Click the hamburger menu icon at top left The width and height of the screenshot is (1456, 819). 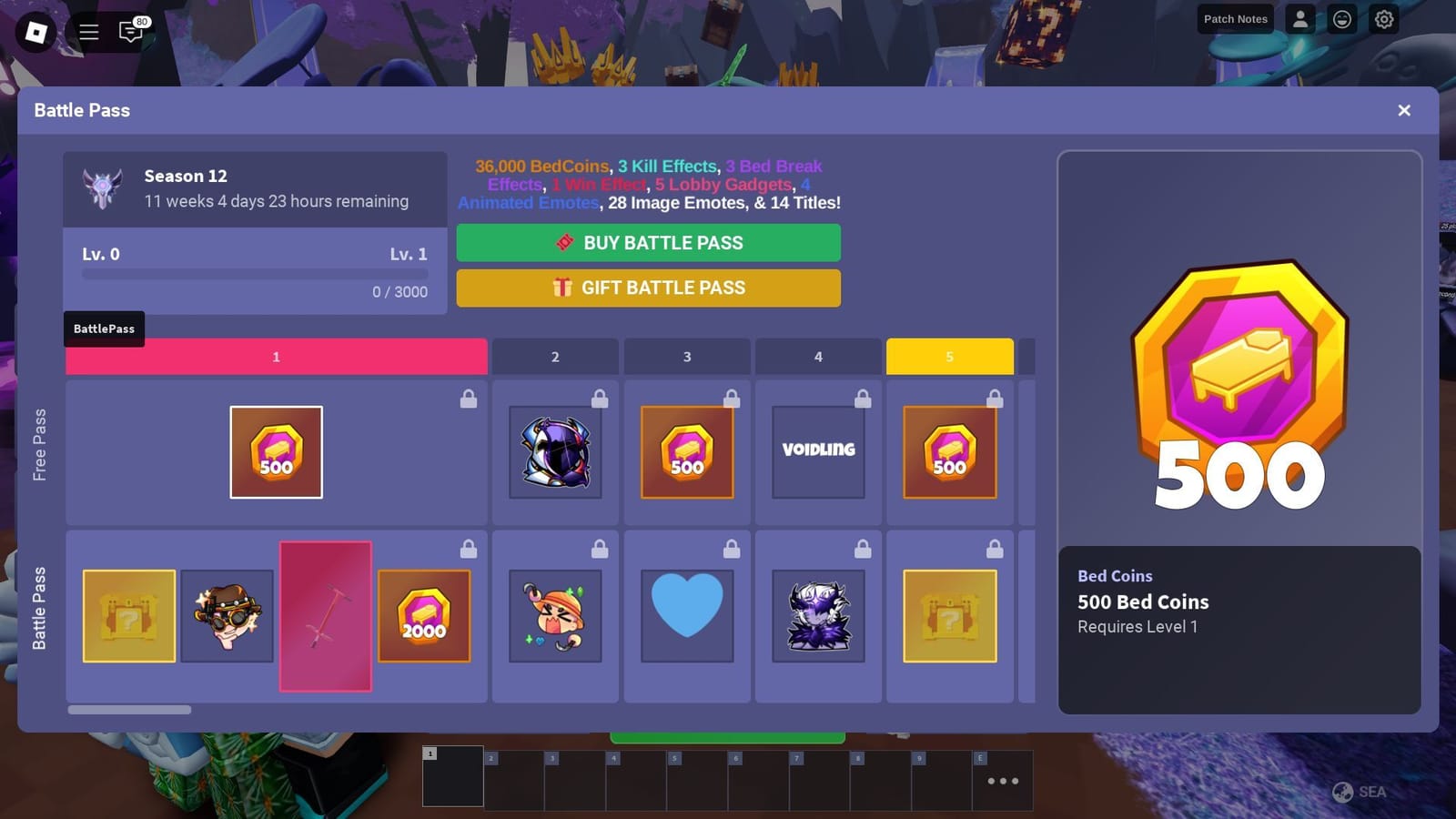click(x=88, y=31)
